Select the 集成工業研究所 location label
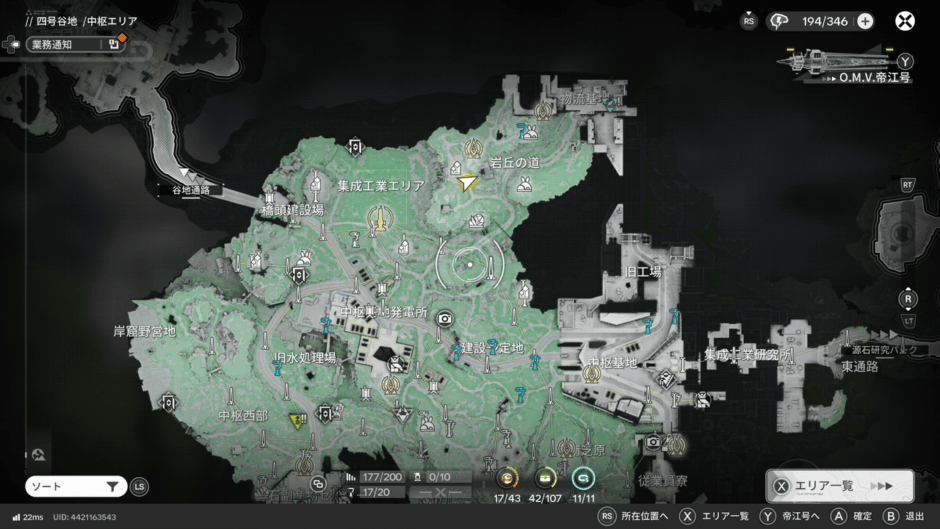940x529 pixels. tap(747, 354)
